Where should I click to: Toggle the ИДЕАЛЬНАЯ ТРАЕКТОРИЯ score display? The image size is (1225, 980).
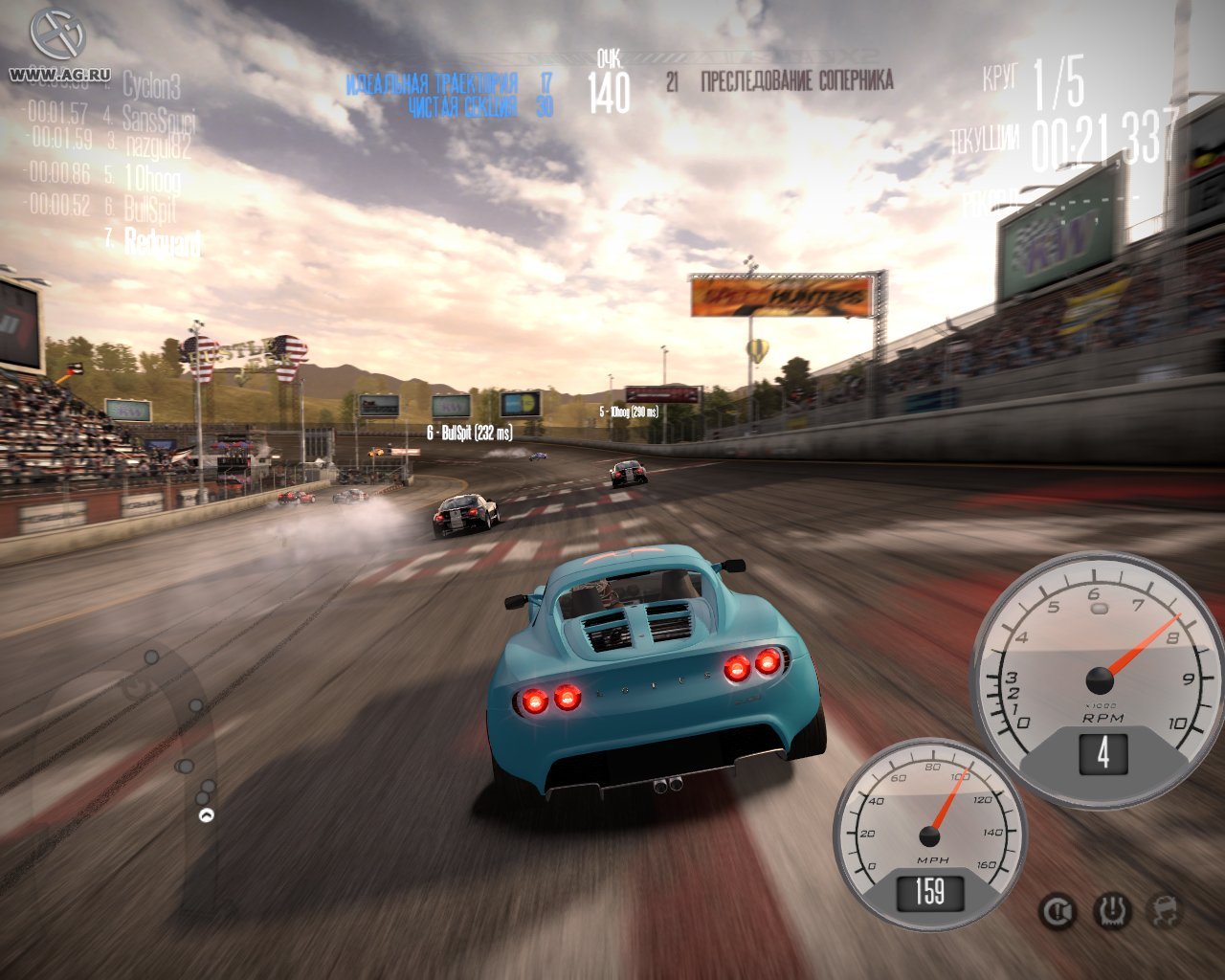[435, 83]
